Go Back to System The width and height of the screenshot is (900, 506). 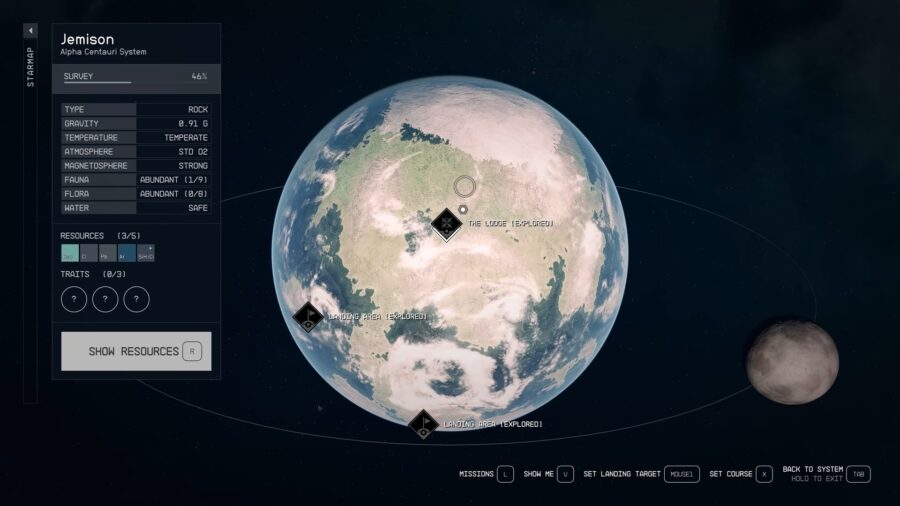(858, 474)
